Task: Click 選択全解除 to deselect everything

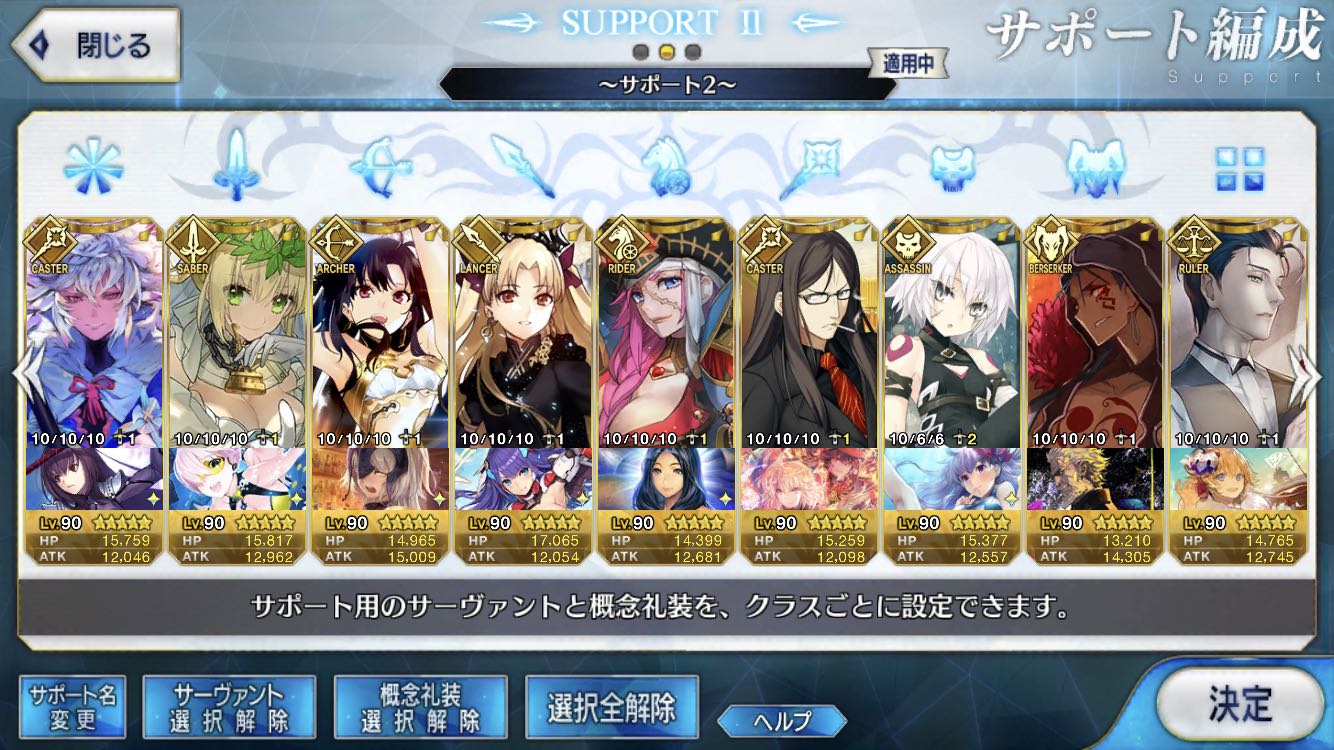Action: point(611,707)
